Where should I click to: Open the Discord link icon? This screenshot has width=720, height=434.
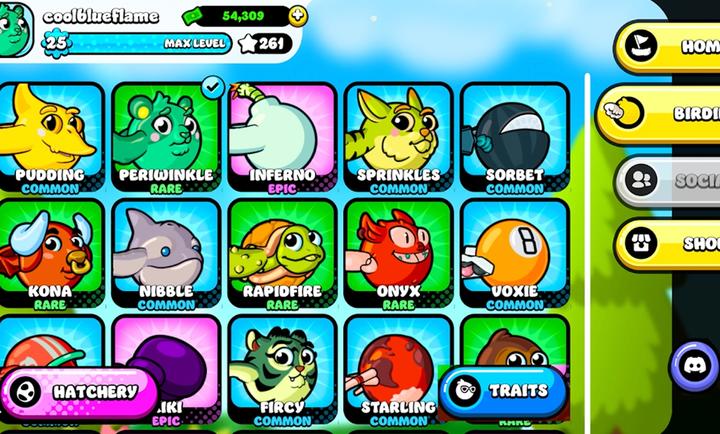694,364
